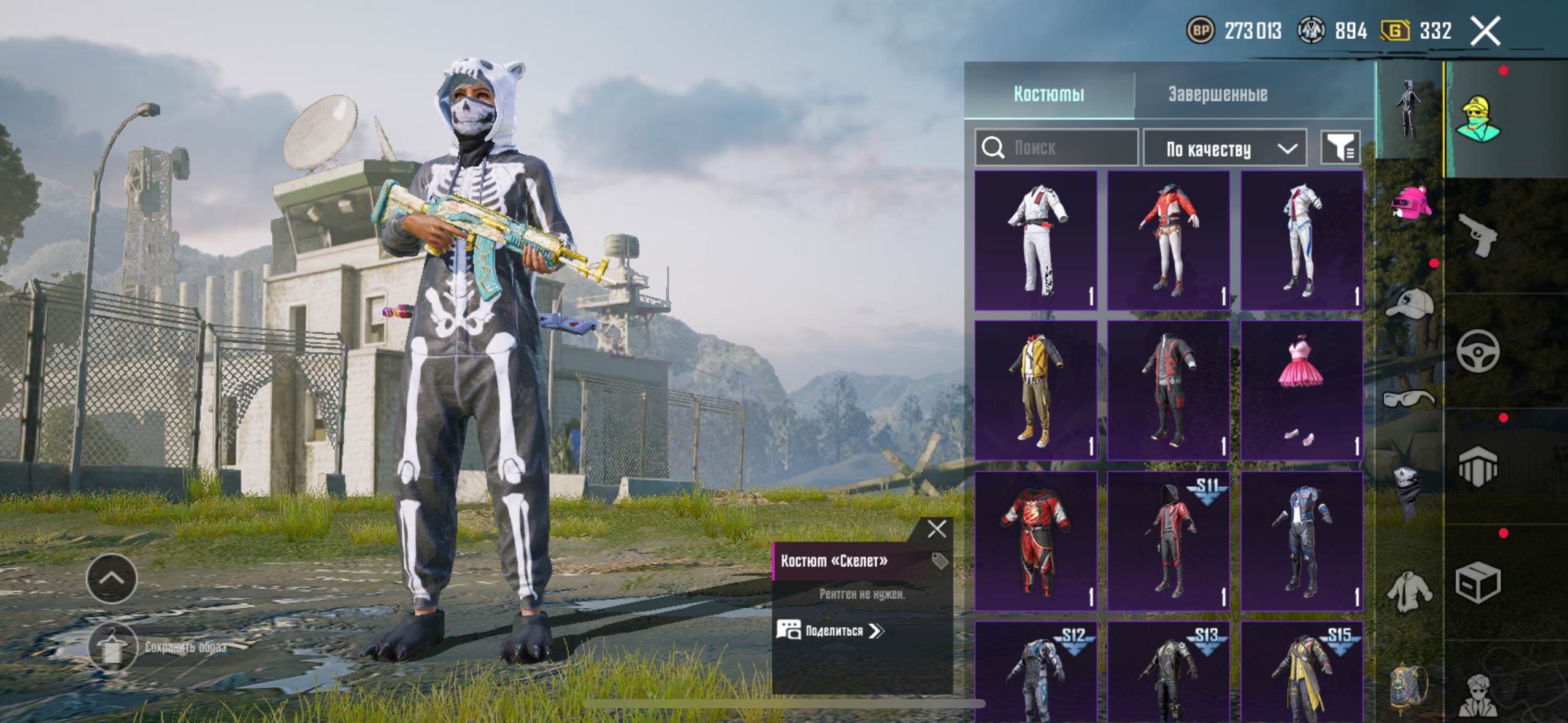This screenshot has height=723, width=1568.
Task: Open the По качеству sort dropdown
Action: click(1224, 148)
